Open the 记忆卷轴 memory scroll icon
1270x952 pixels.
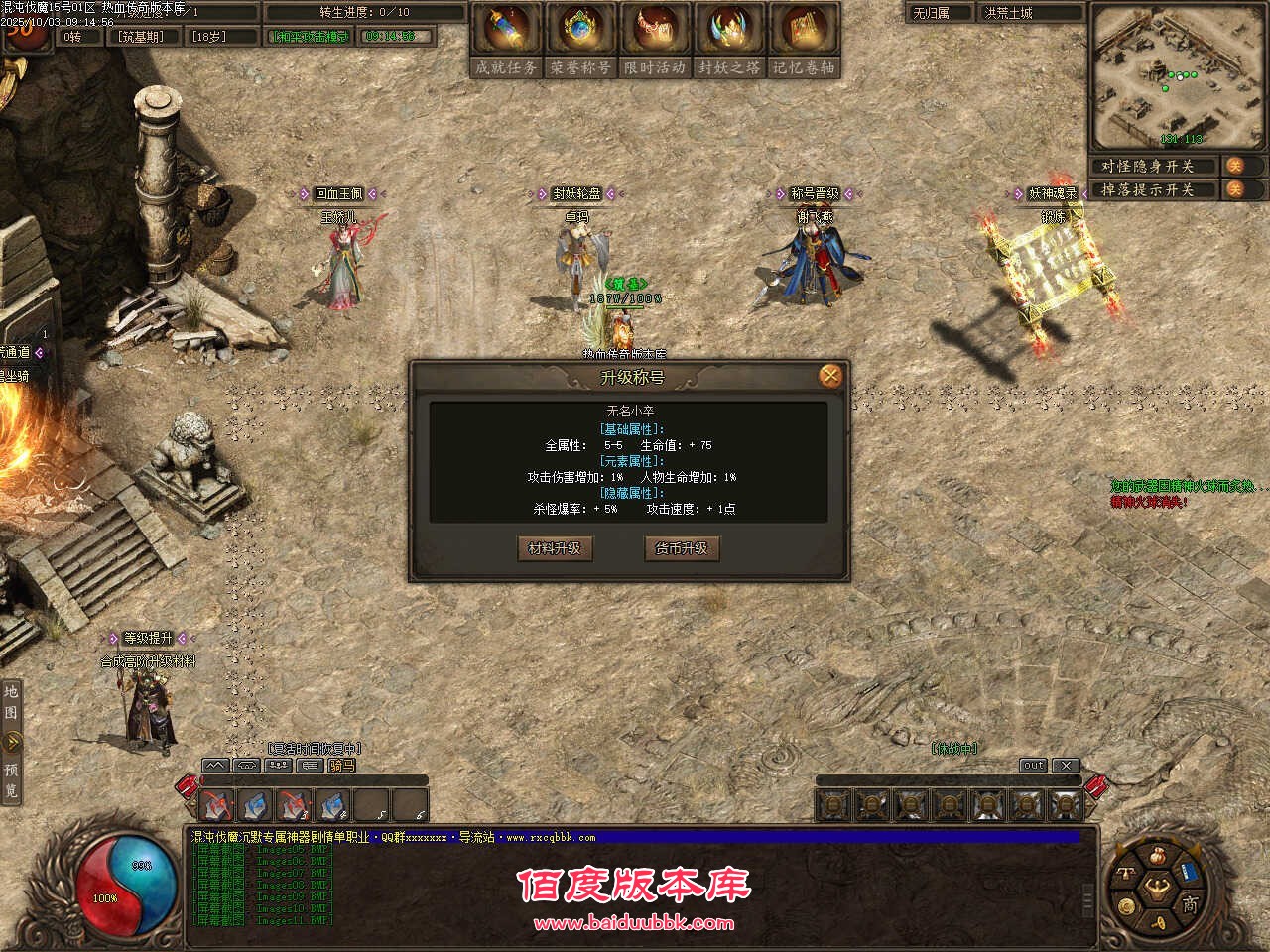tap(804, 32)
